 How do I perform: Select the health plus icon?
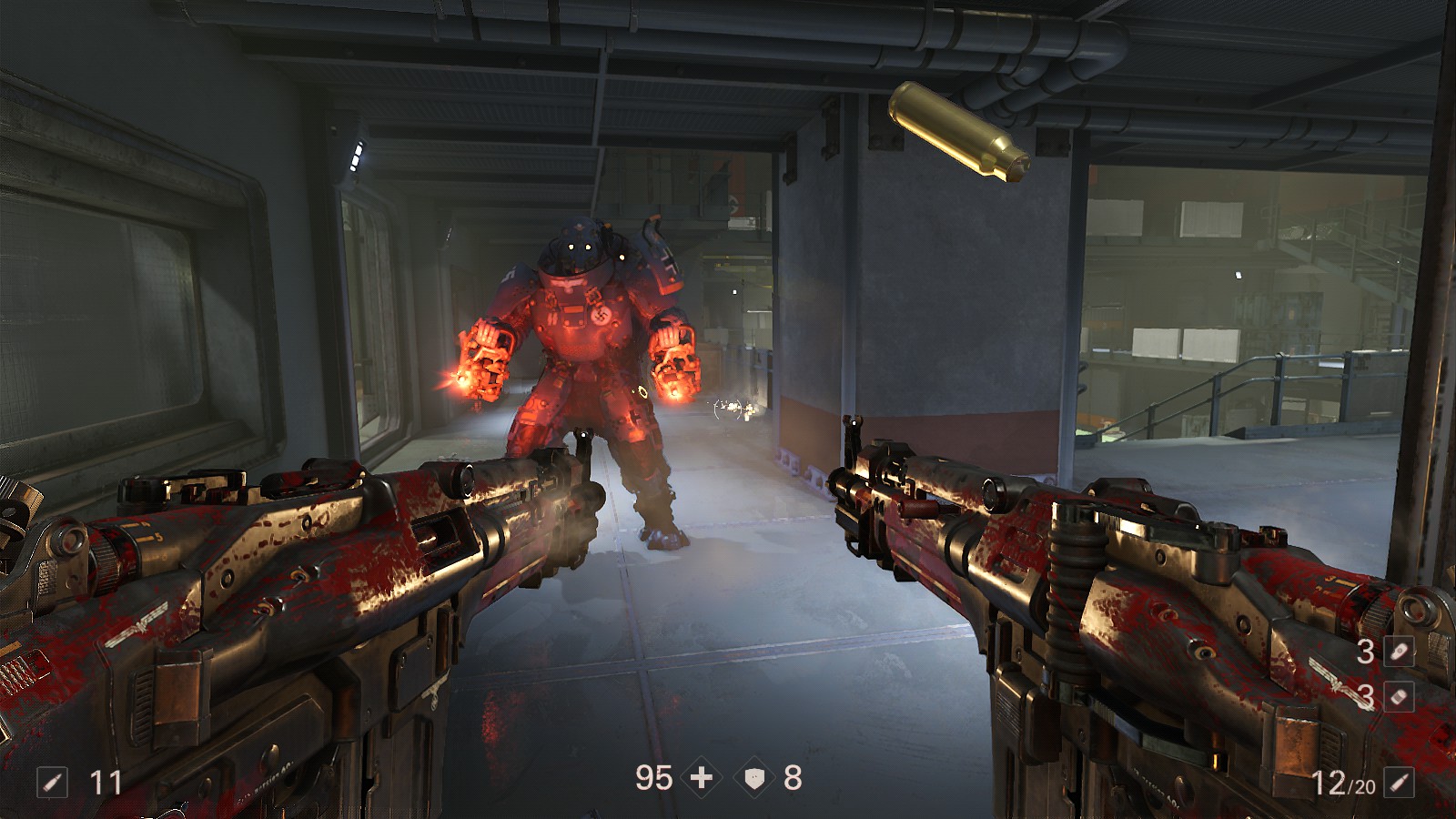(702, 778)
